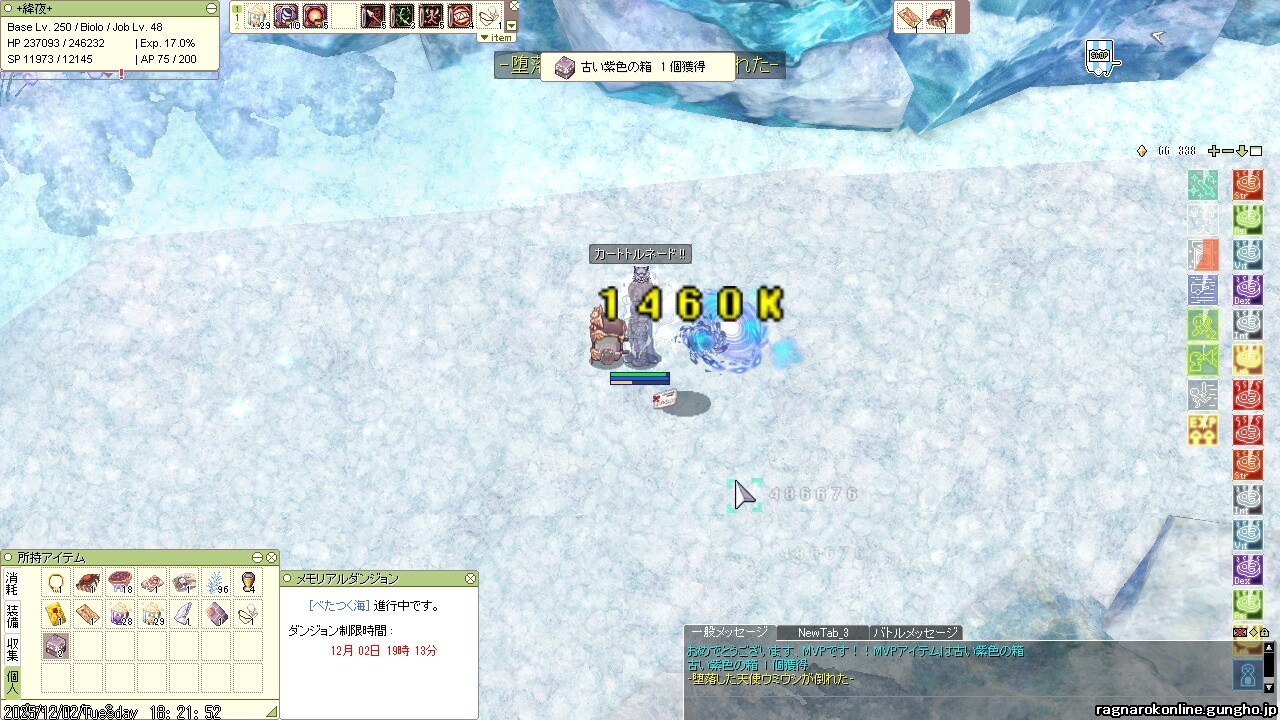
Task: Switch to the 消耗 inventory tab
Action: point(12,584)
